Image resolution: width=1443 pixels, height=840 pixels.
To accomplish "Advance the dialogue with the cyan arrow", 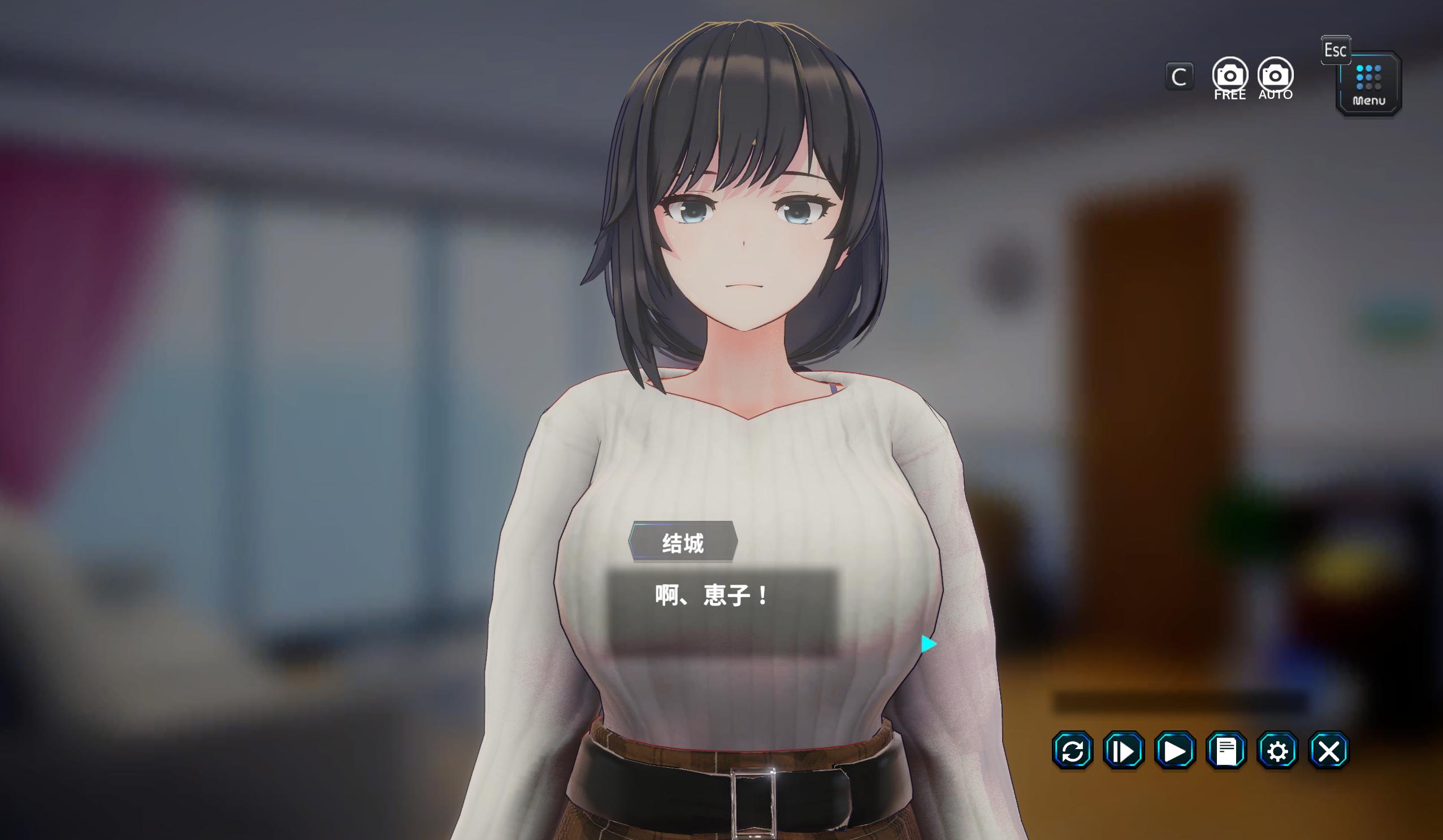I will tap(928, 644).
